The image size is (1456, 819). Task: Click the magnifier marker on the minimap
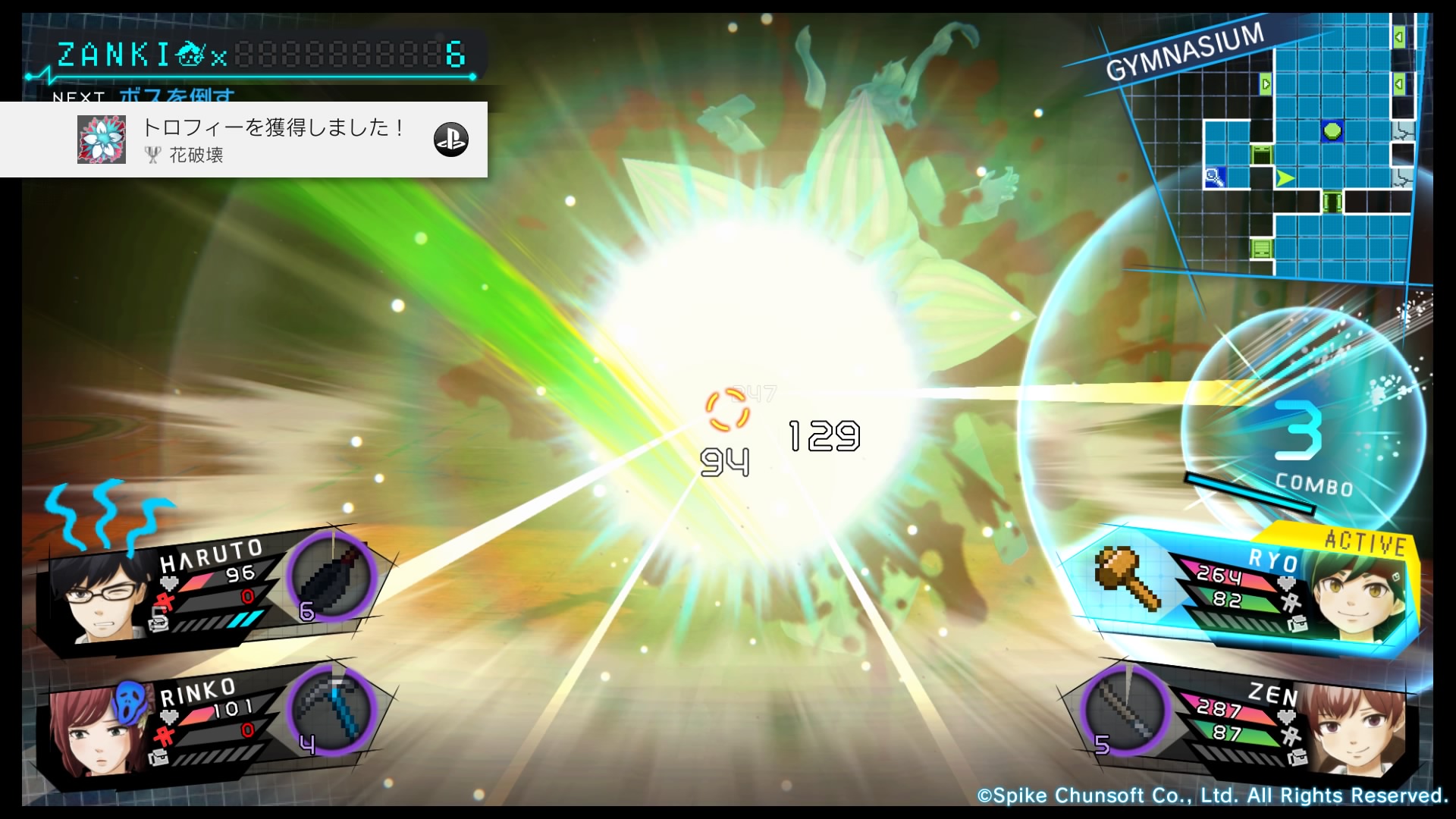click(1215, 178)
